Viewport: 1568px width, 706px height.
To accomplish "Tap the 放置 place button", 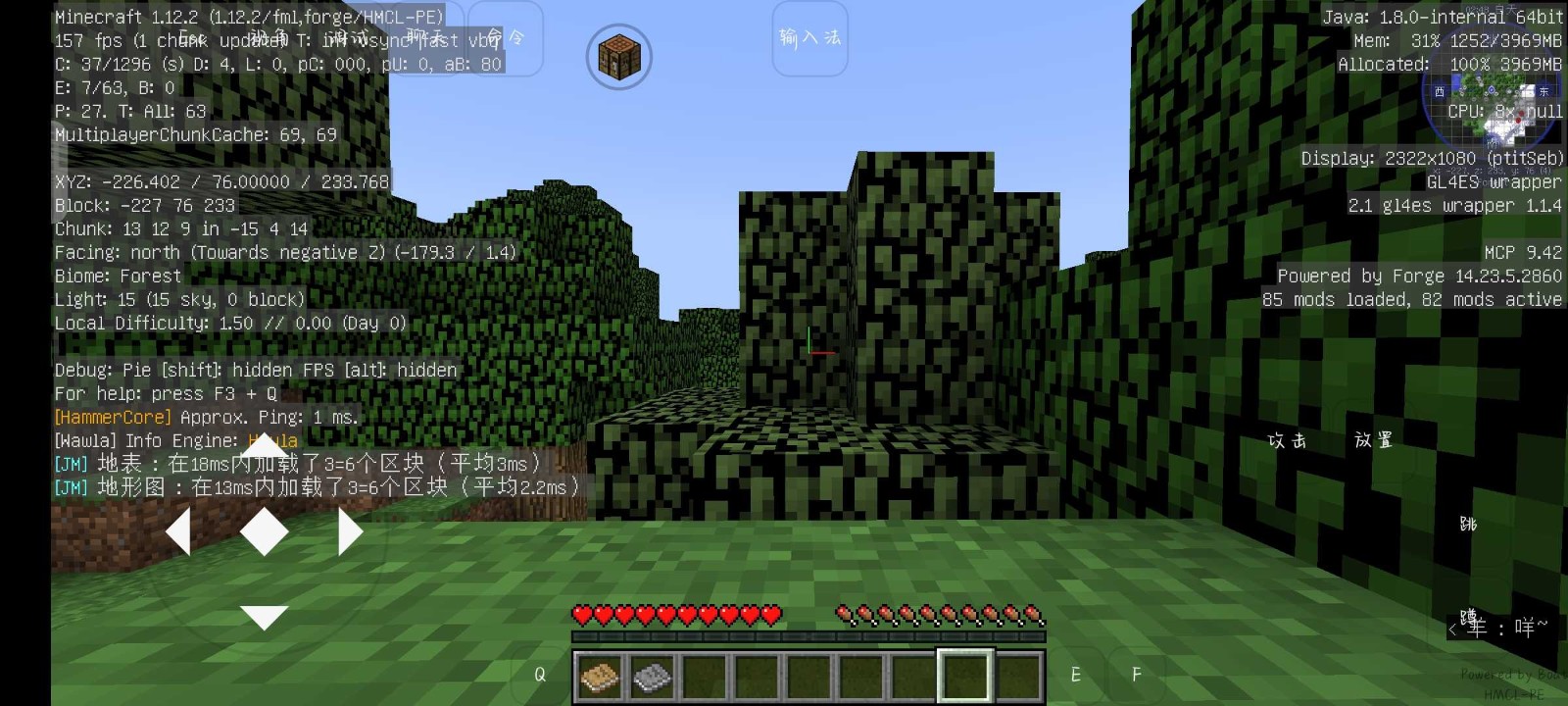I will click(1373, 440).
